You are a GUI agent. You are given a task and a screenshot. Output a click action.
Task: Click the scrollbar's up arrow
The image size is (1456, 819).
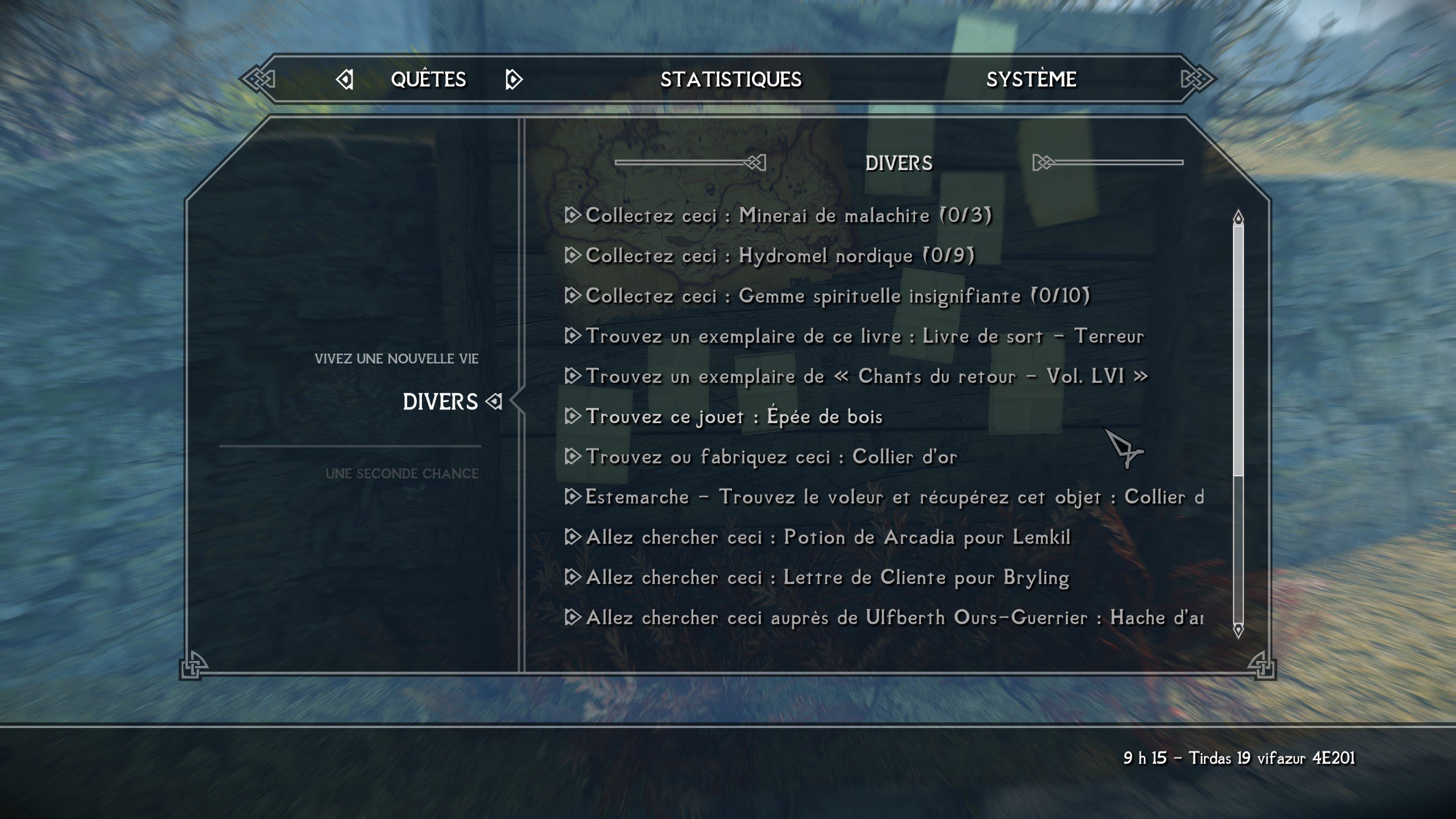click(x=1238, y=217)
